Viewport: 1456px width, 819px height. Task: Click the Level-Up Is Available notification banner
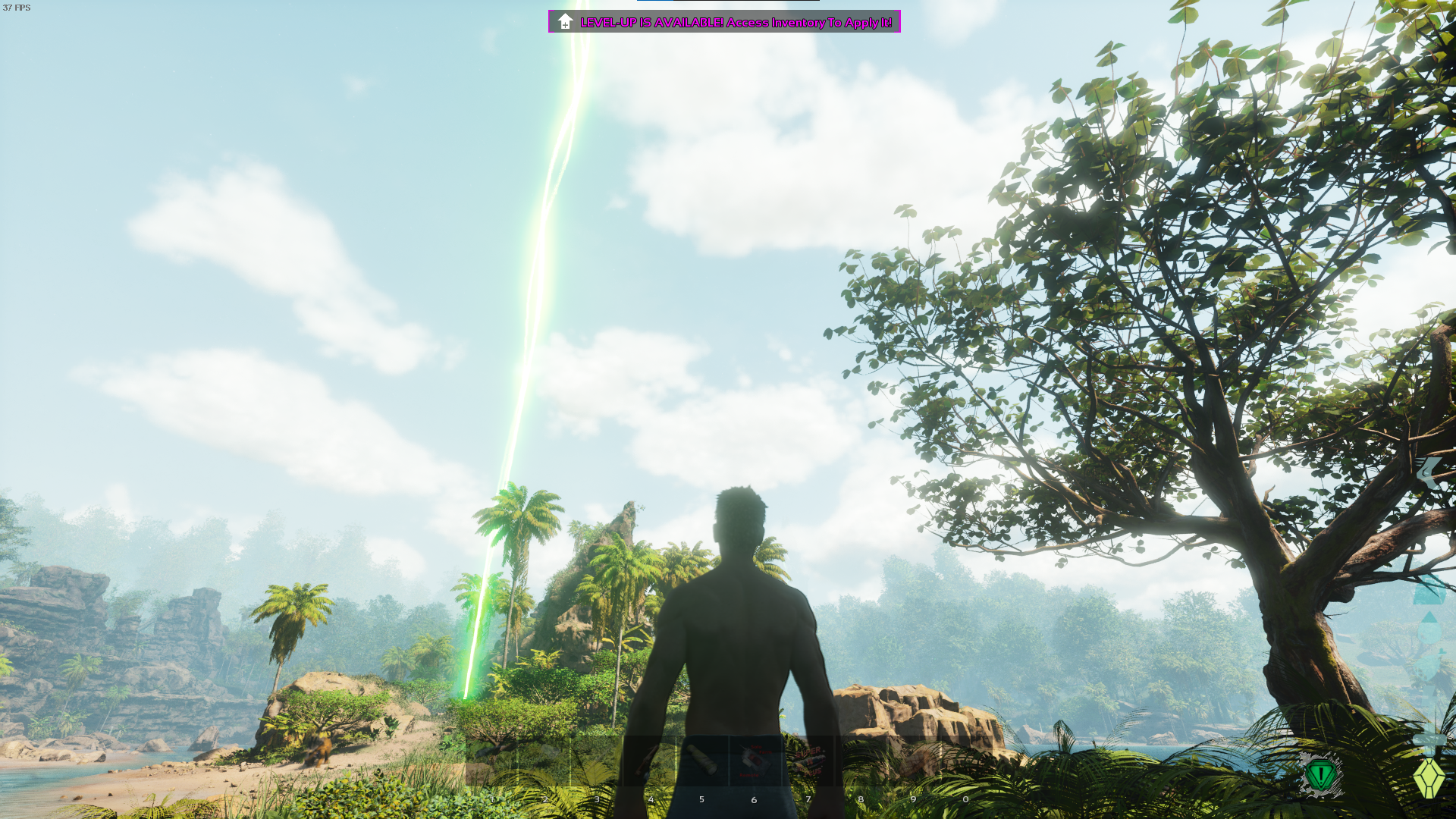[x=724, y=22]
